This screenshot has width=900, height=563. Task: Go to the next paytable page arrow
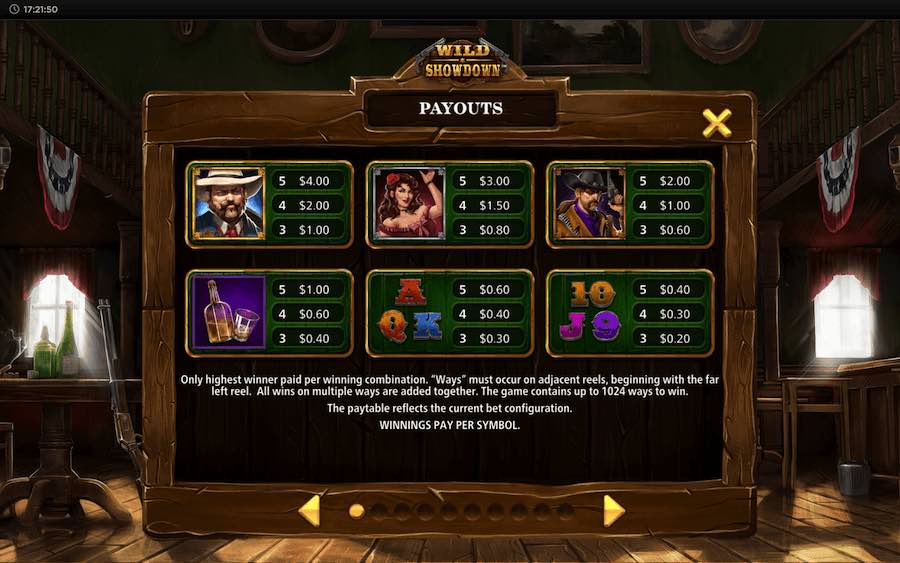click(613, 510)
